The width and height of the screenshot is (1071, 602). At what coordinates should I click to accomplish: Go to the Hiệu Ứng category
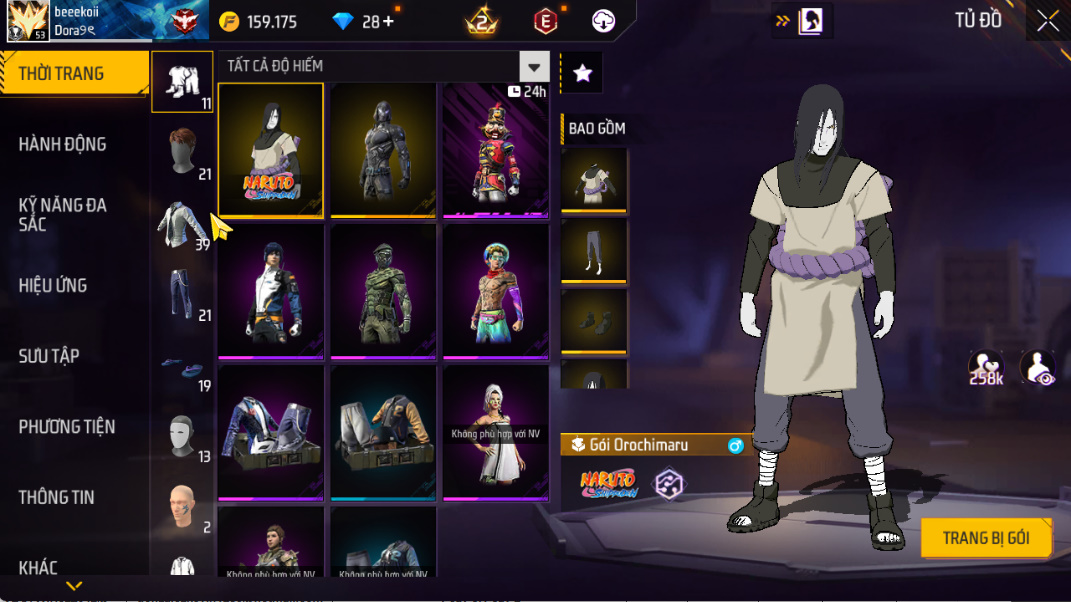(x=53, y=285)
